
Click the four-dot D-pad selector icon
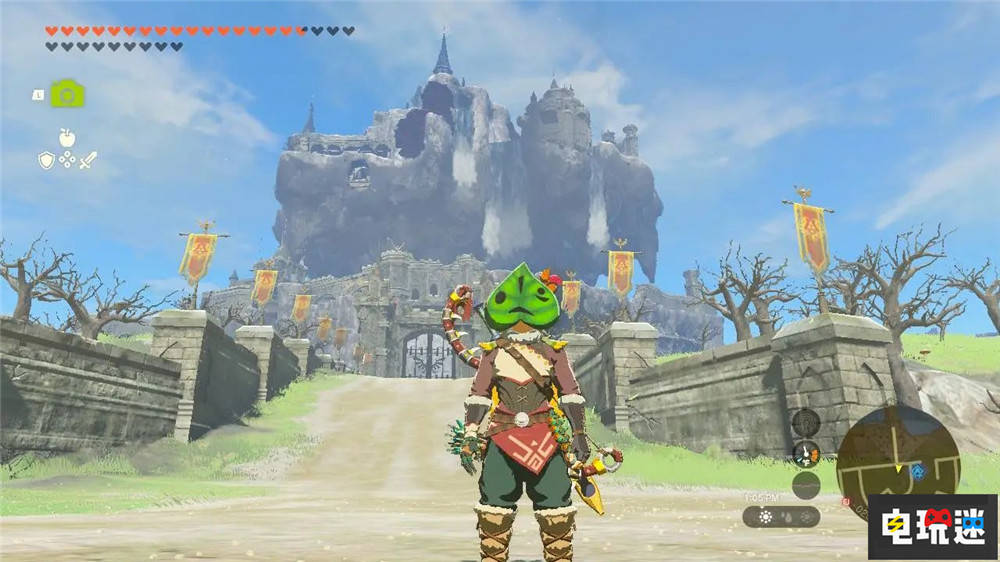(x=67, y=160)
